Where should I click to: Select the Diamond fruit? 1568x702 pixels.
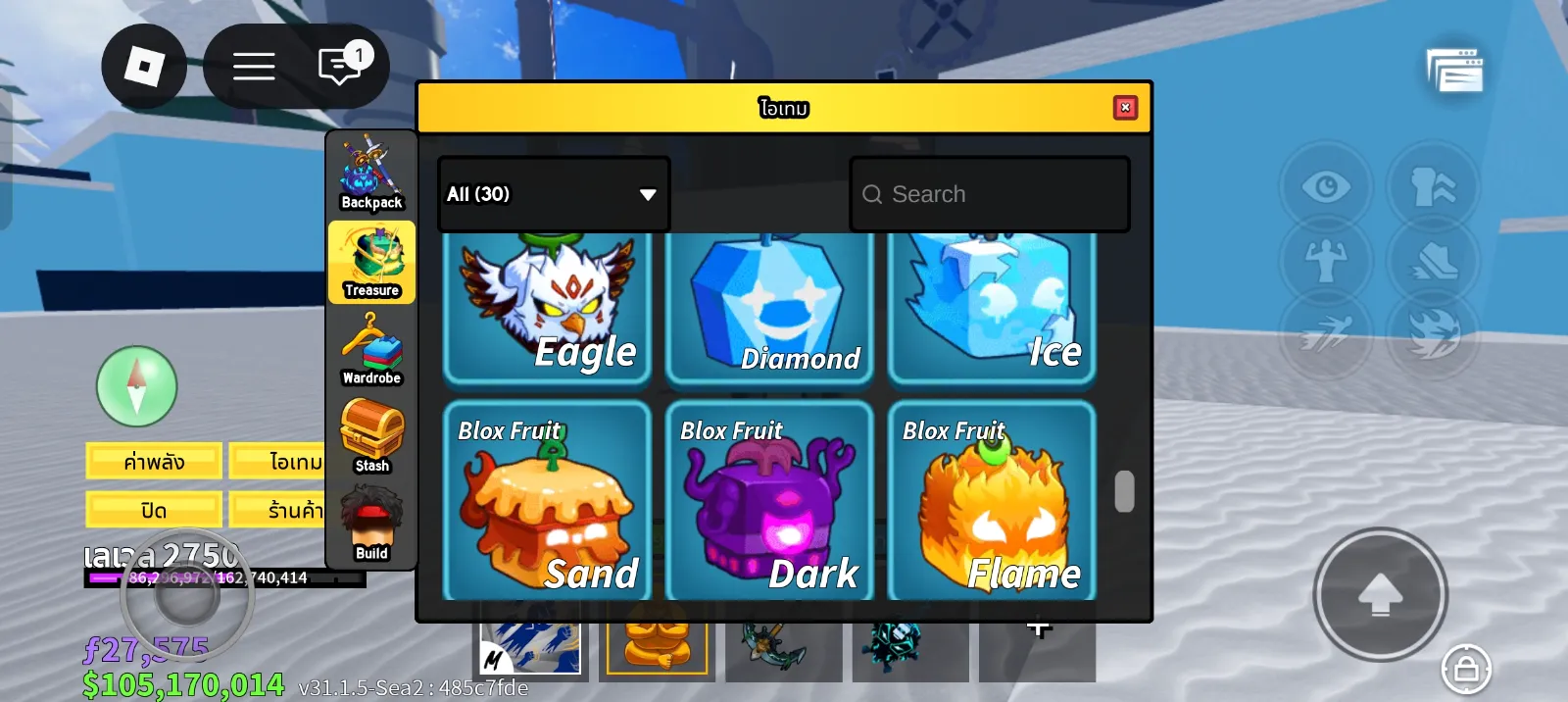[769, 309]
